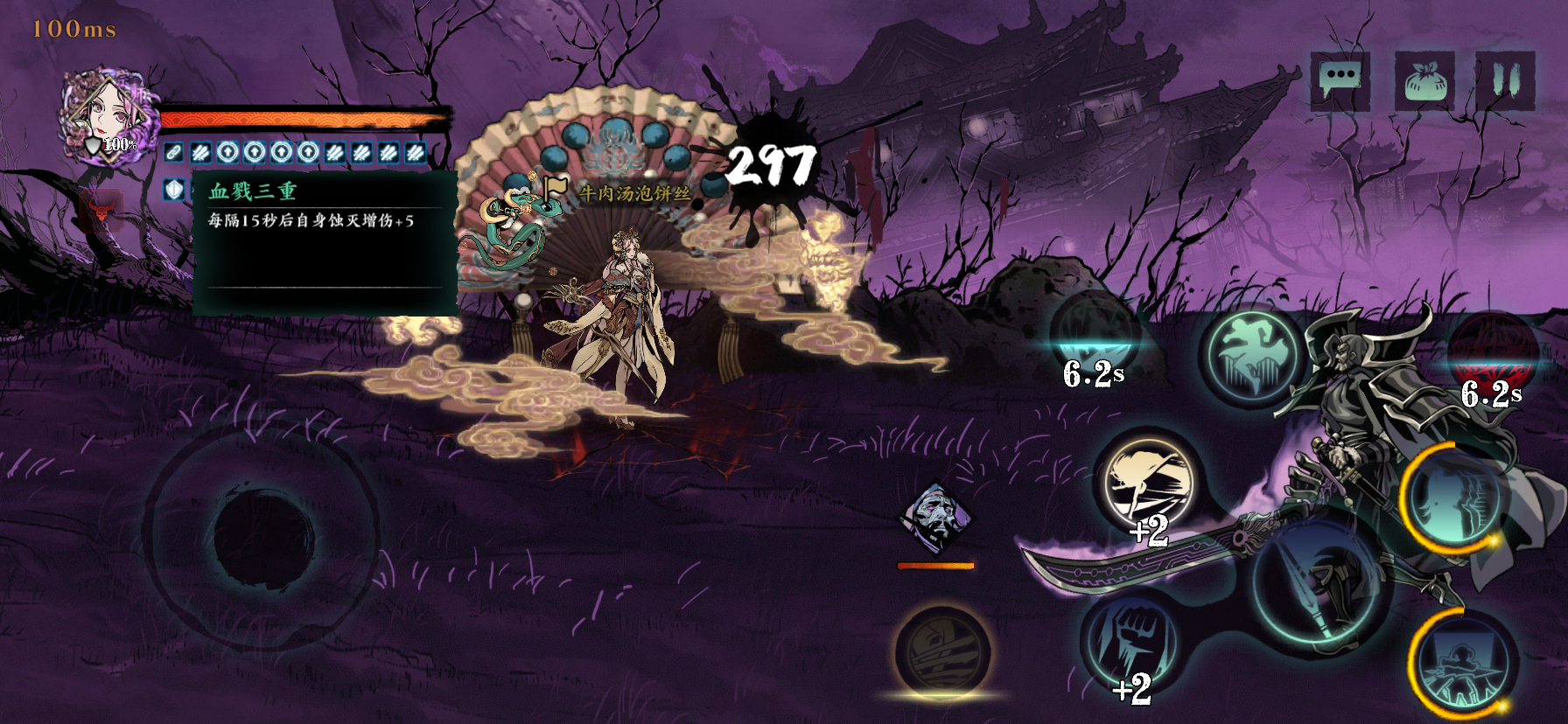Screen dimensions: 1568x724
Task: Click the shield buff status icon
Action: pos(174,189)
